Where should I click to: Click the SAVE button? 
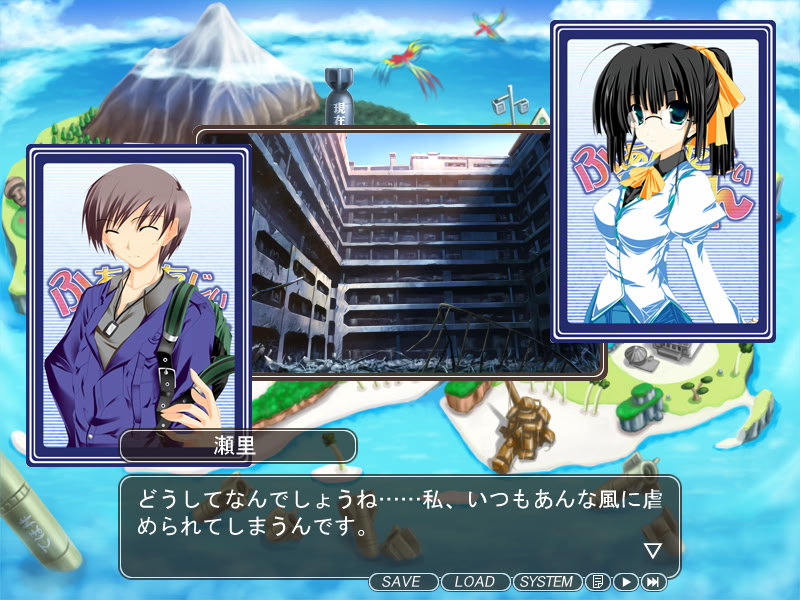point(403,582)
